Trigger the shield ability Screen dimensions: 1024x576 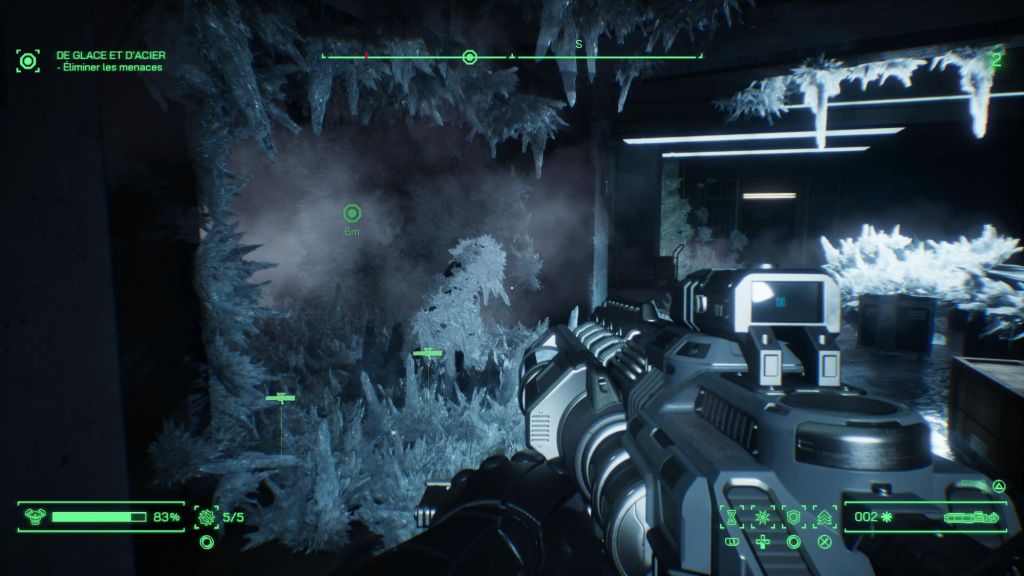(x=794, y=516)
